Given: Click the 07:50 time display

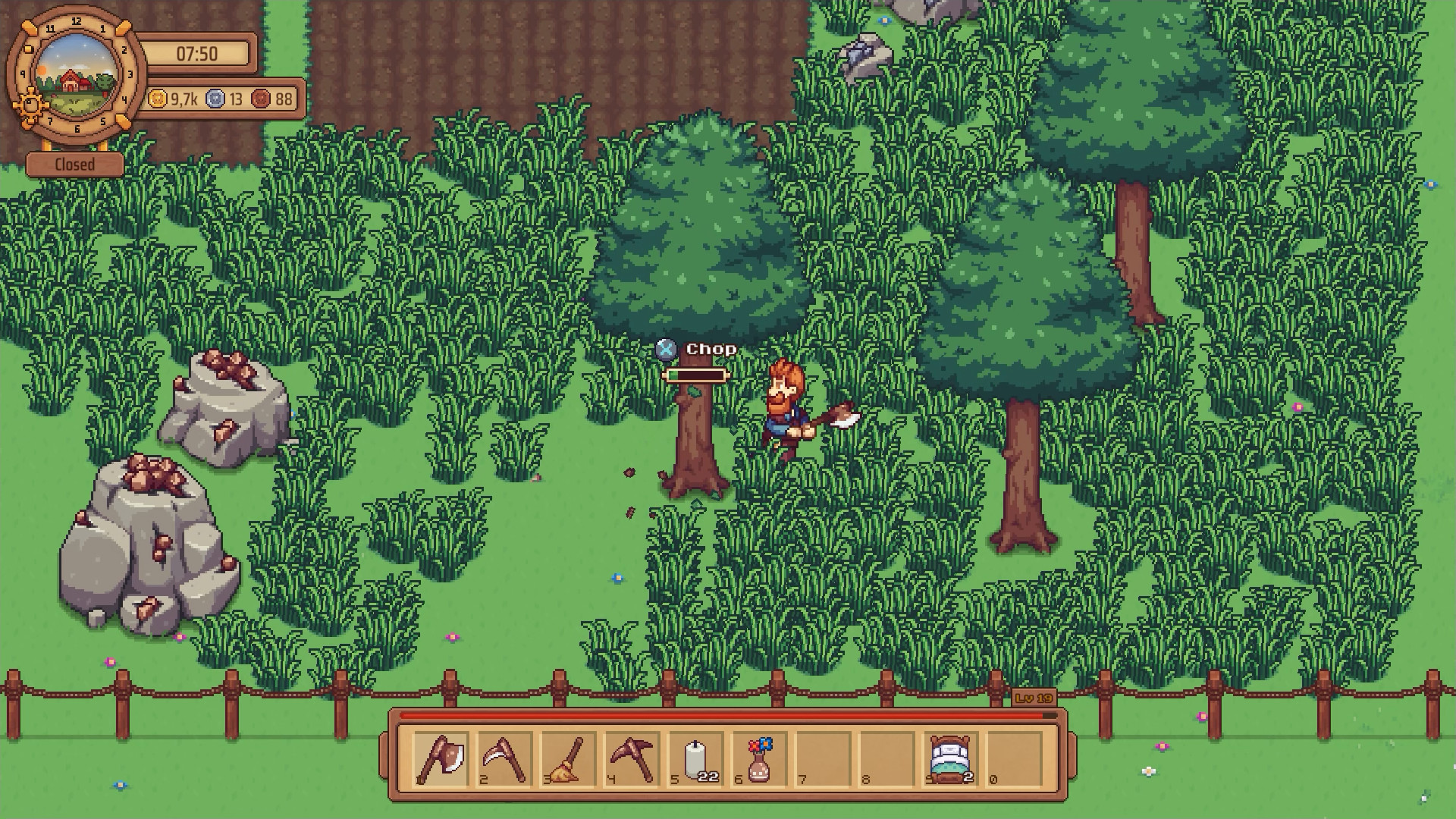Looking at the screenshot, I should 197,54.
